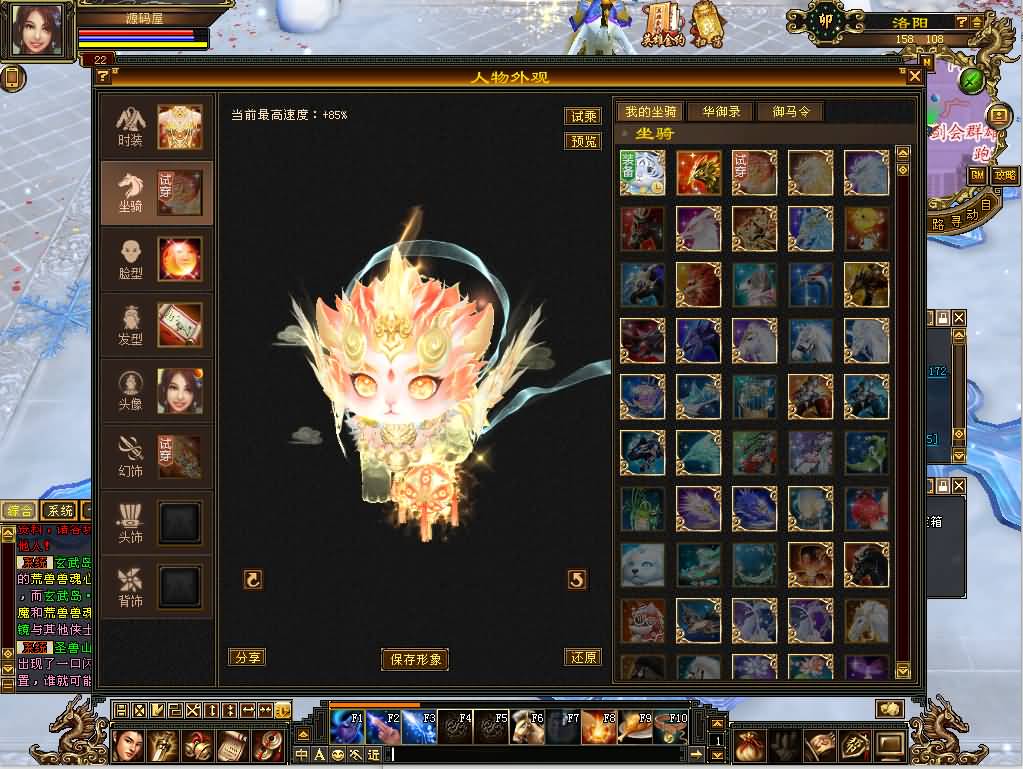Screen dimensions: 1023x769
Task: Save the look with 保存形象
Action: (x=415, y=659)
